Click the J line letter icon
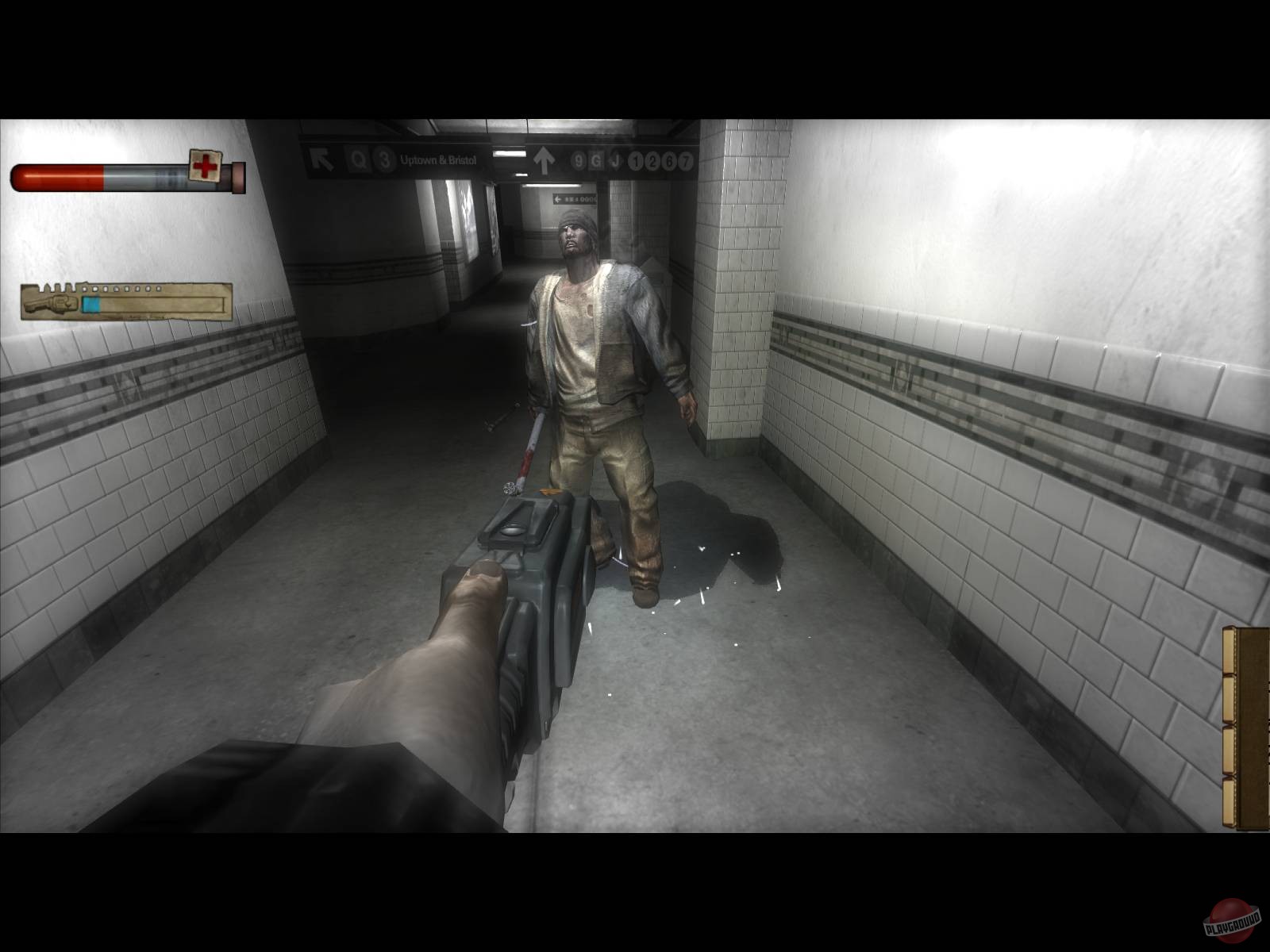This screenshot has width=1270, height=952. [617, 159]
